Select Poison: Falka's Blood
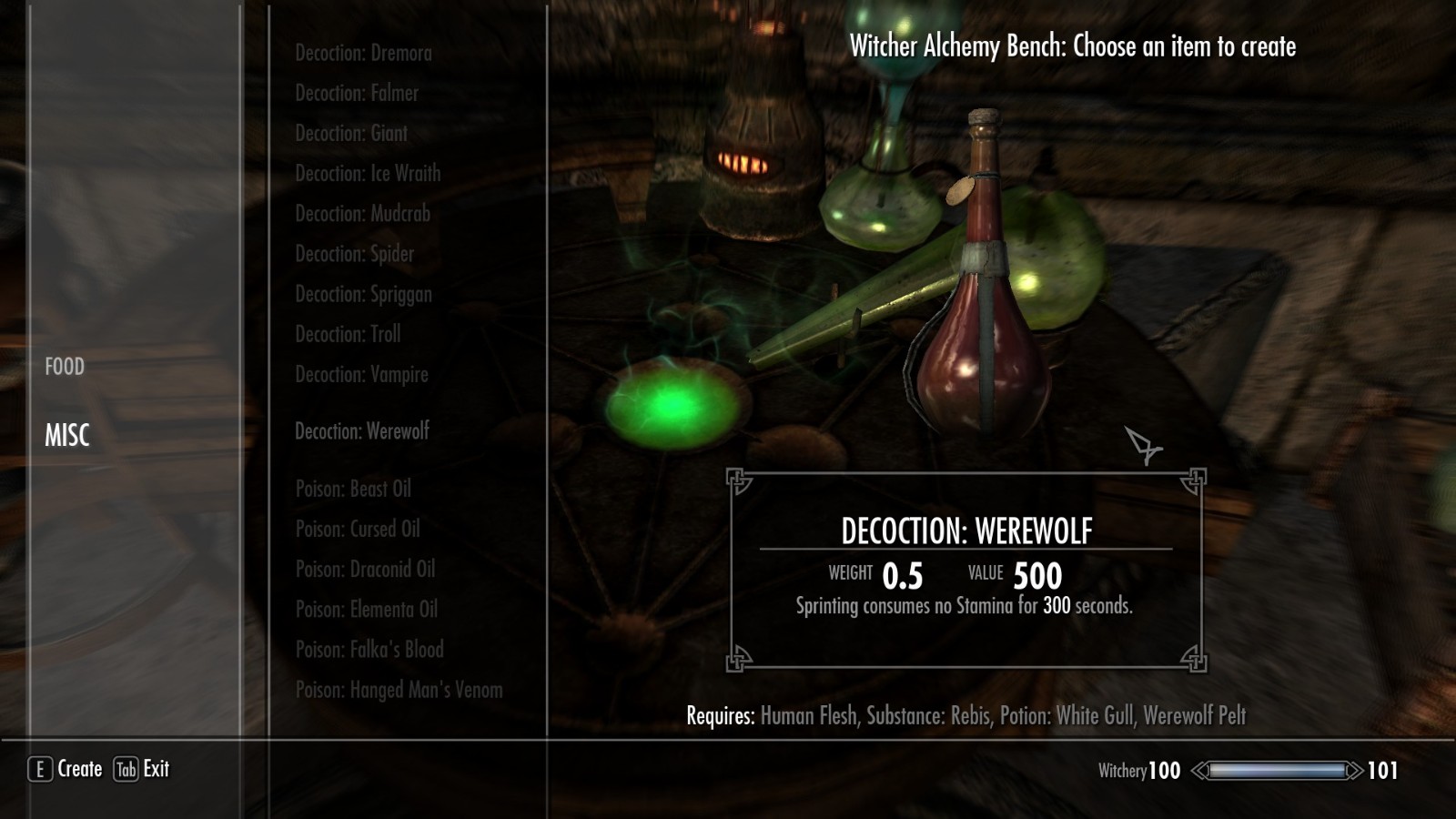The image size is (1456, 819). [x=369, y=649]
